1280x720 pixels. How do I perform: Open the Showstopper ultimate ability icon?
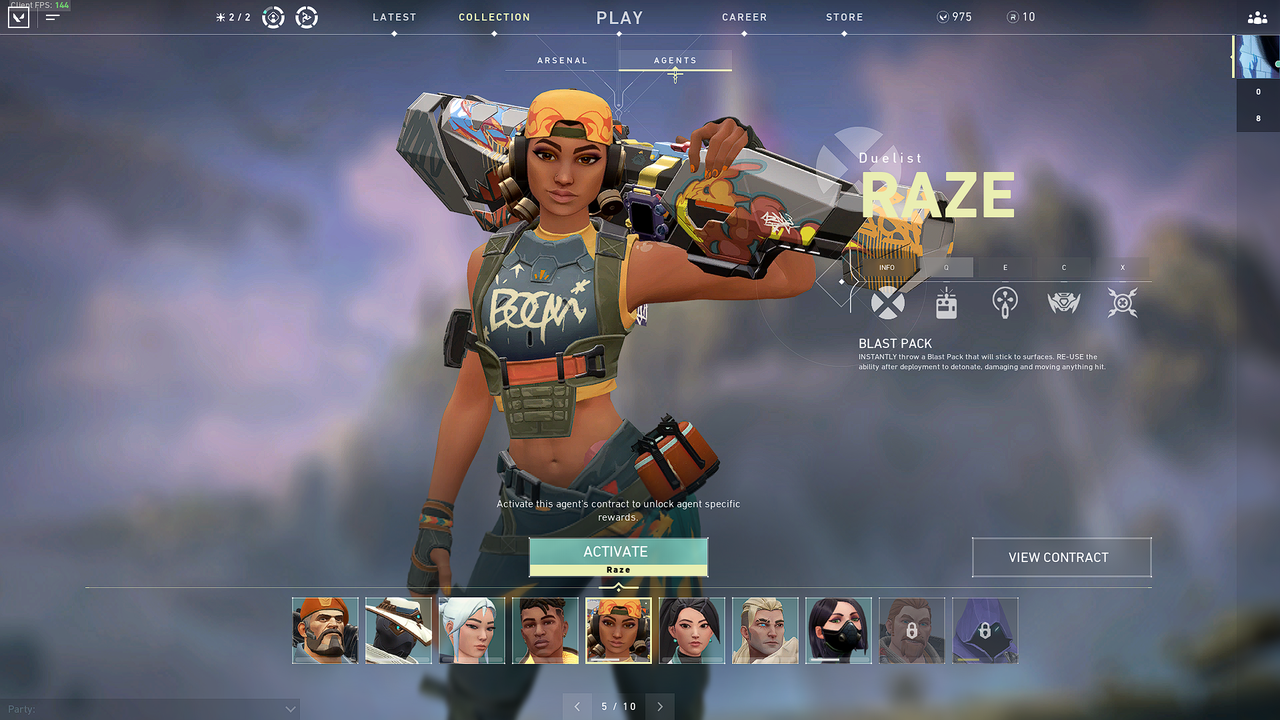[x=1122, y=302]
